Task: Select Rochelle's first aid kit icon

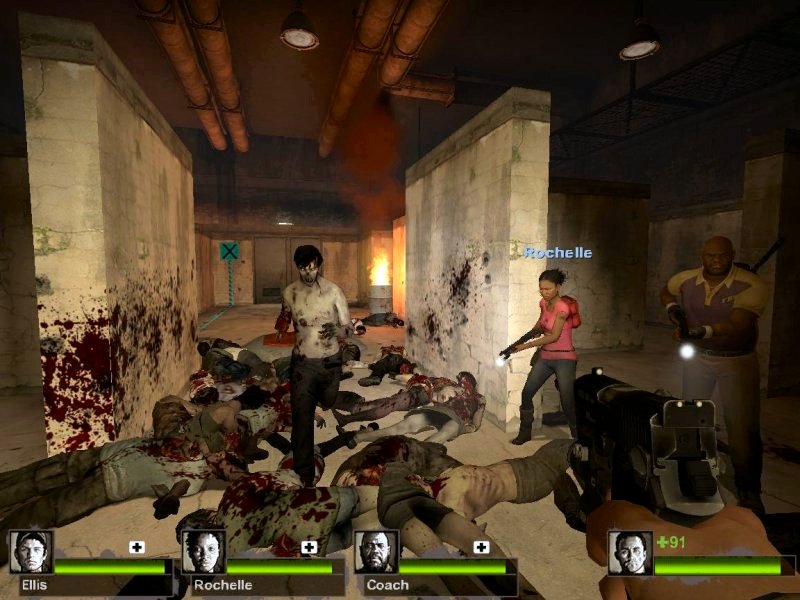Action: [x=309, y=547]
